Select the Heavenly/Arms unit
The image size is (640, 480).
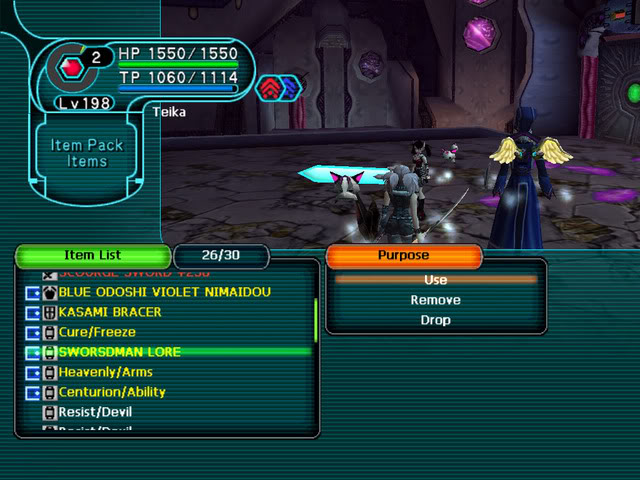(105, 372)
